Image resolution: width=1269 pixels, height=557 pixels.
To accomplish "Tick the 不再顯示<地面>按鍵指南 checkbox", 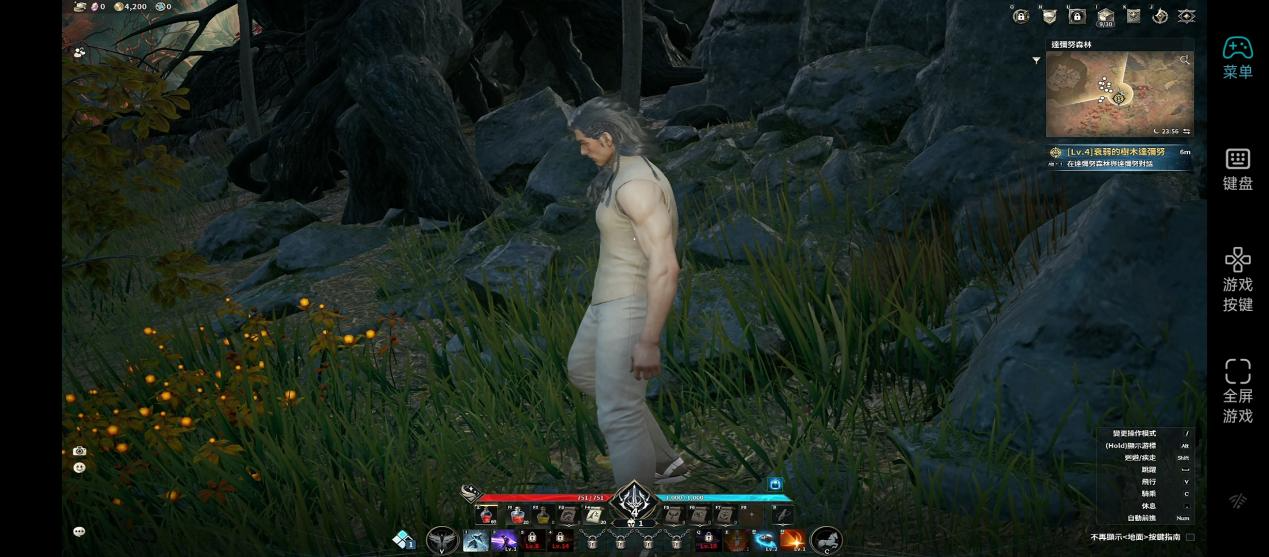I will pyautogui.click(x=1190, y=537).
